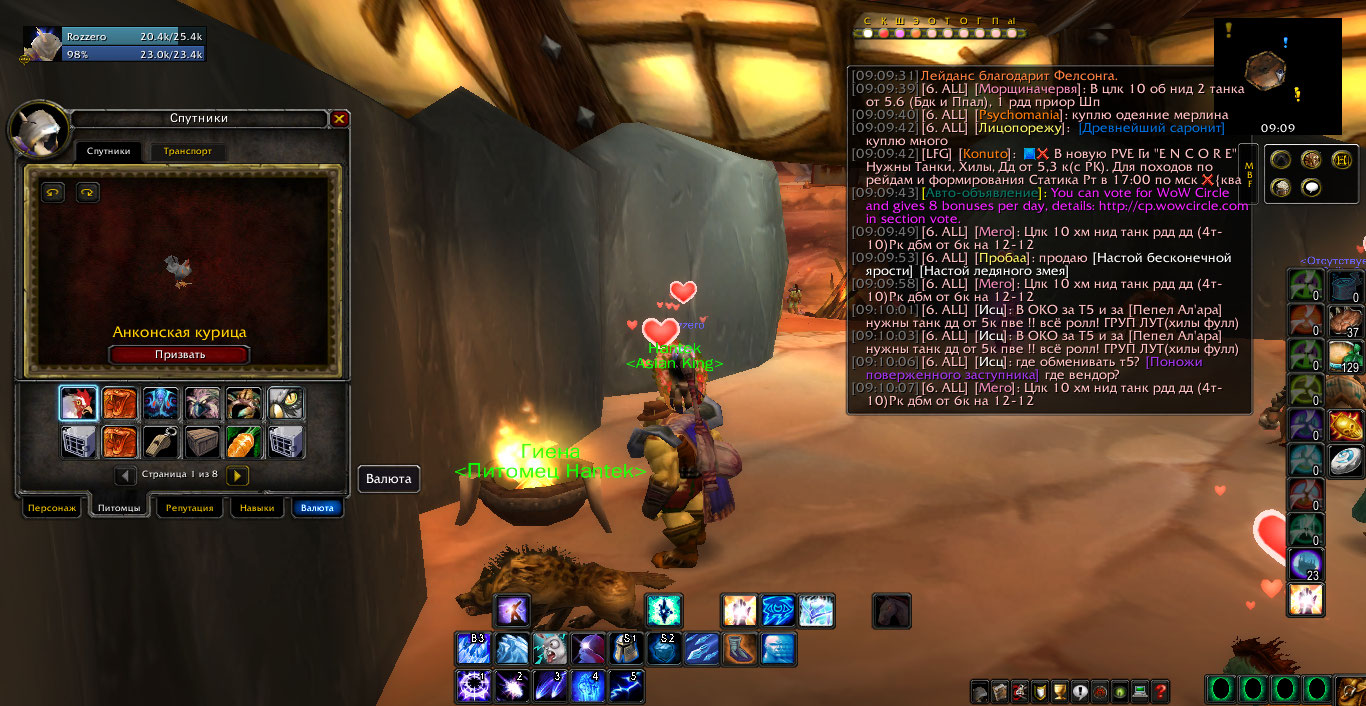
Task: Open the Персонаж character tab
Action: (x=52, y=508)
